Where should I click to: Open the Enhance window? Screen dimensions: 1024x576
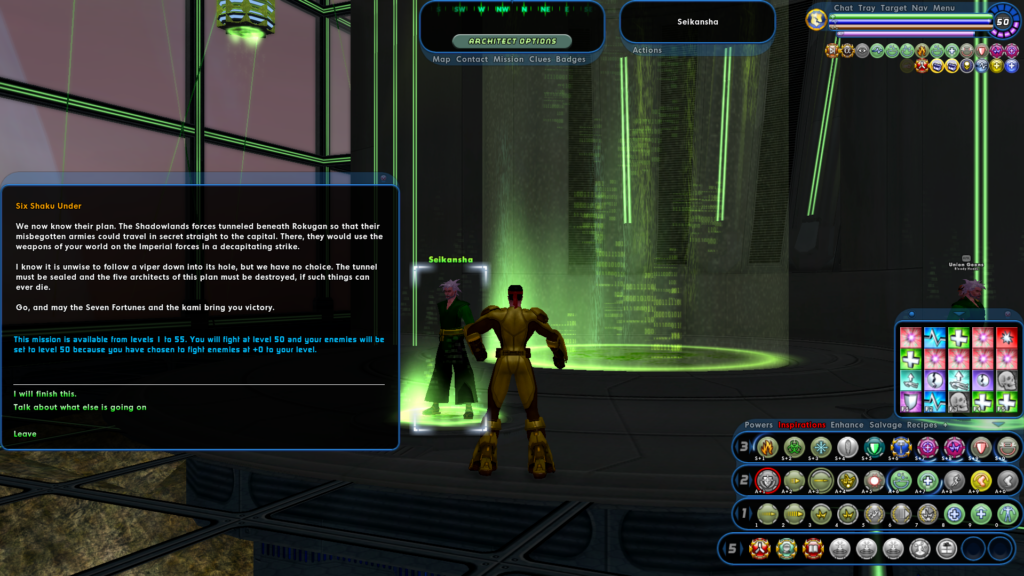847,425
